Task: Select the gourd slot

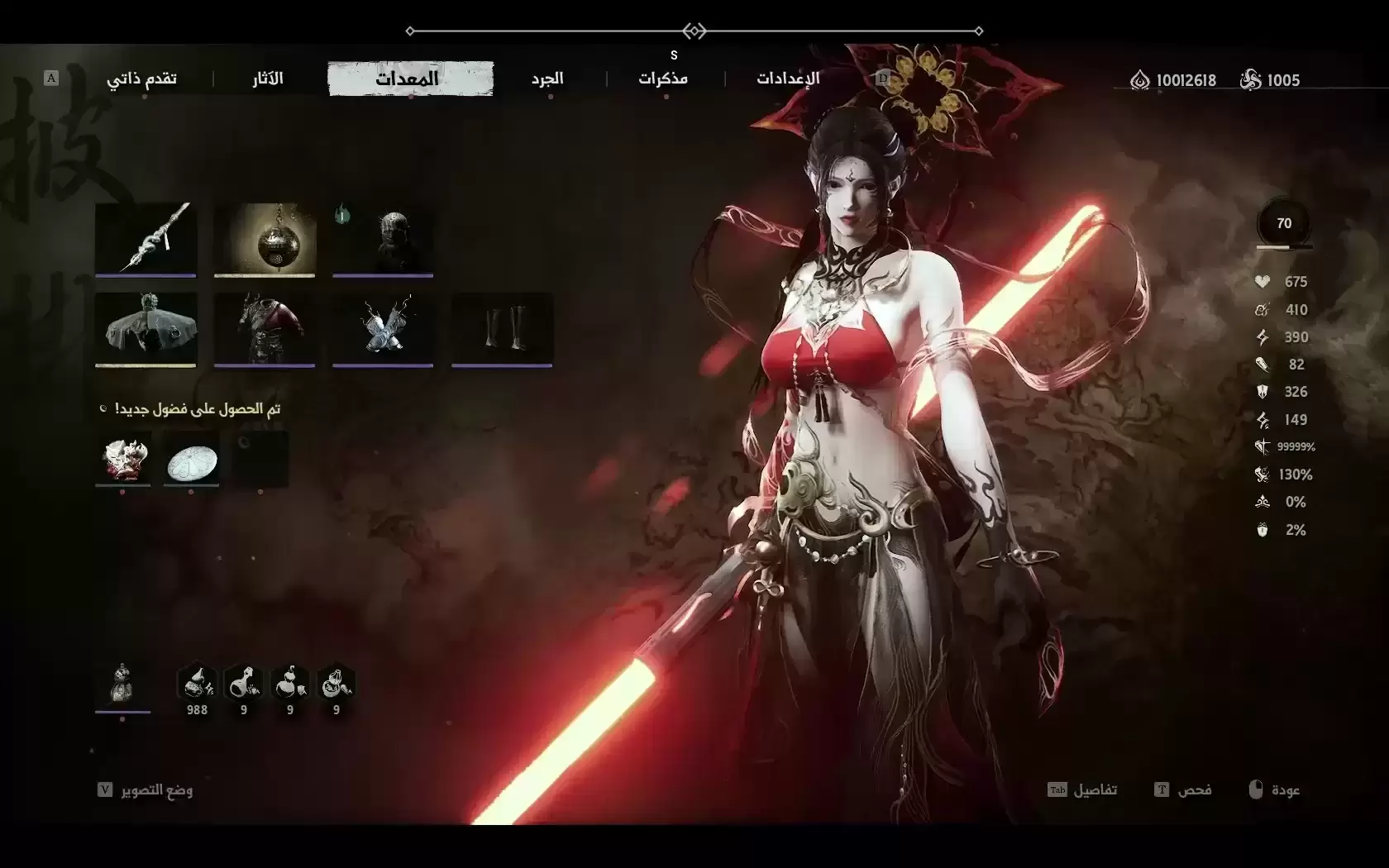Action: pos(122,684)
